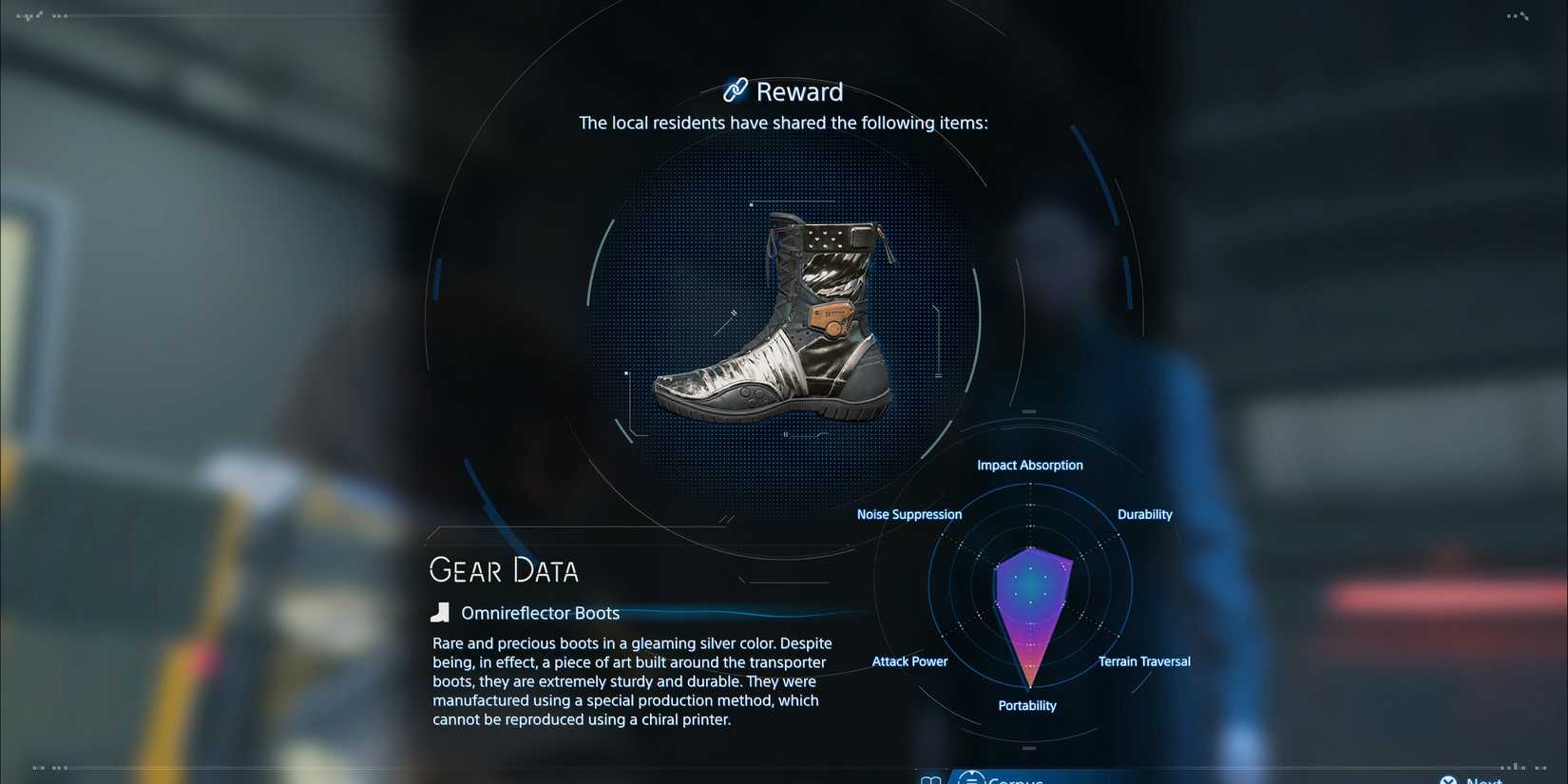Select the Attack Power category on the chart
1568x784 pixels.
[x=909, y=660]
